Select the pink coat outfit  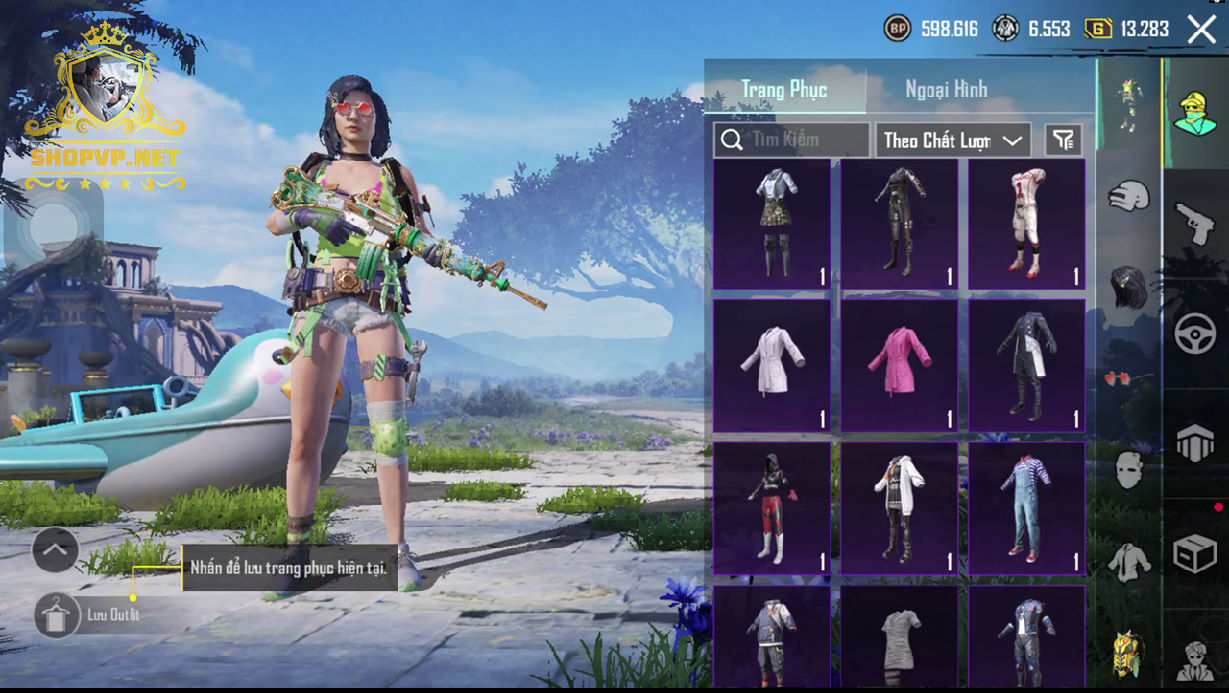point(899,365)
